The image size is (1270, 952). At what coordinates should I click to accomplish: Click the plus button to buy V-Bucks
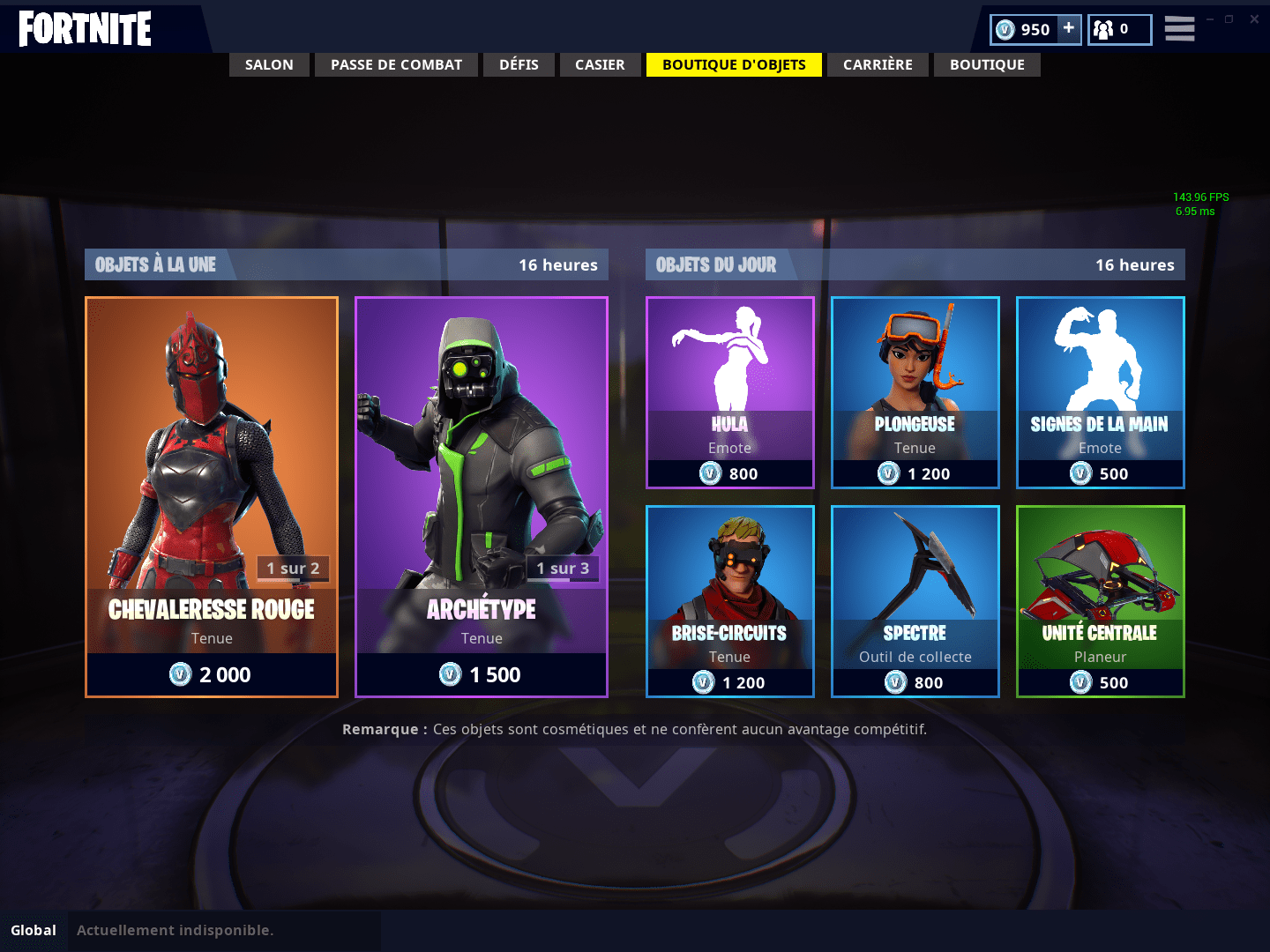pos(1068,28)
